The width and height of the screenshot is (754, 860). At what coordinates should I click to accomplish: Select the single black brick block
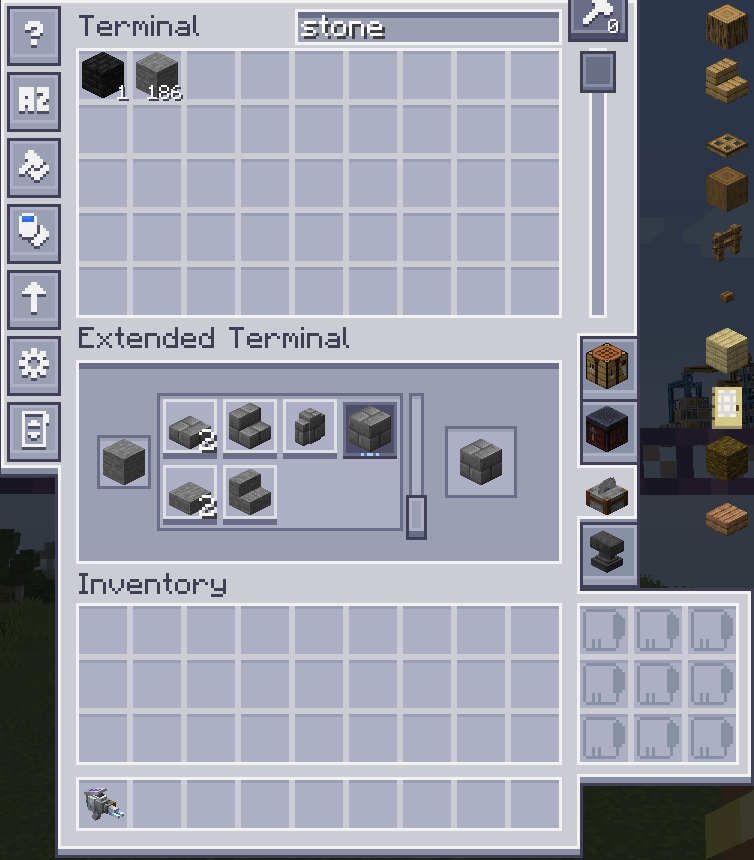[x=103, y=76]
